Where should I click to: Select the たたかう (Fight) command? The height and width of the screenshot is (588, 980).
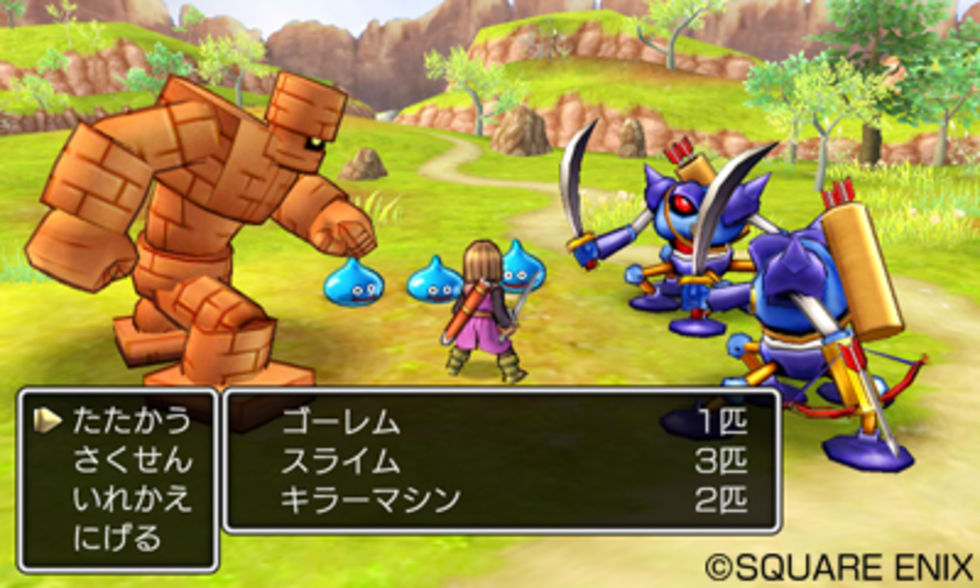click(130, 421)
